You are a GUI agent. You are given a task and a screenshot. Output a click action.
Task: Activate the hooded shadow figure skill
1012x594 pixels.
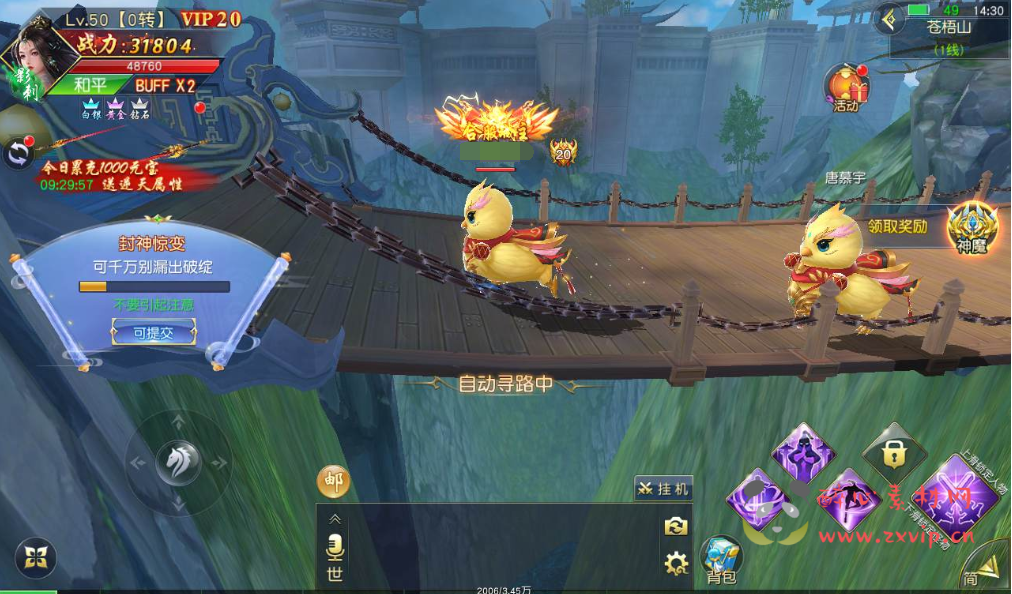pos(803,451)
